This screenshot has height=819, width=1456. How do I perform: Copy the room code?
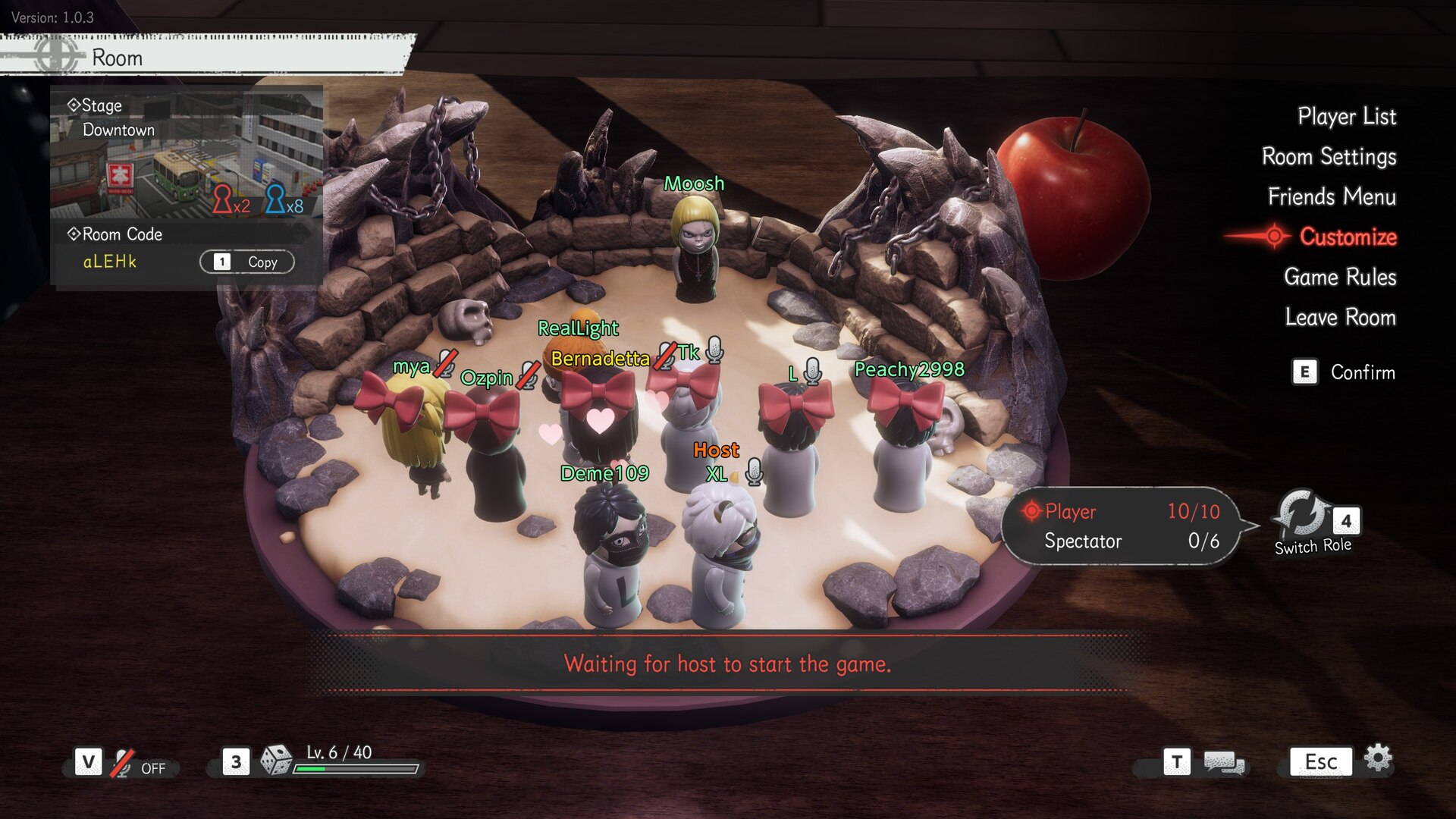[247, 262]
